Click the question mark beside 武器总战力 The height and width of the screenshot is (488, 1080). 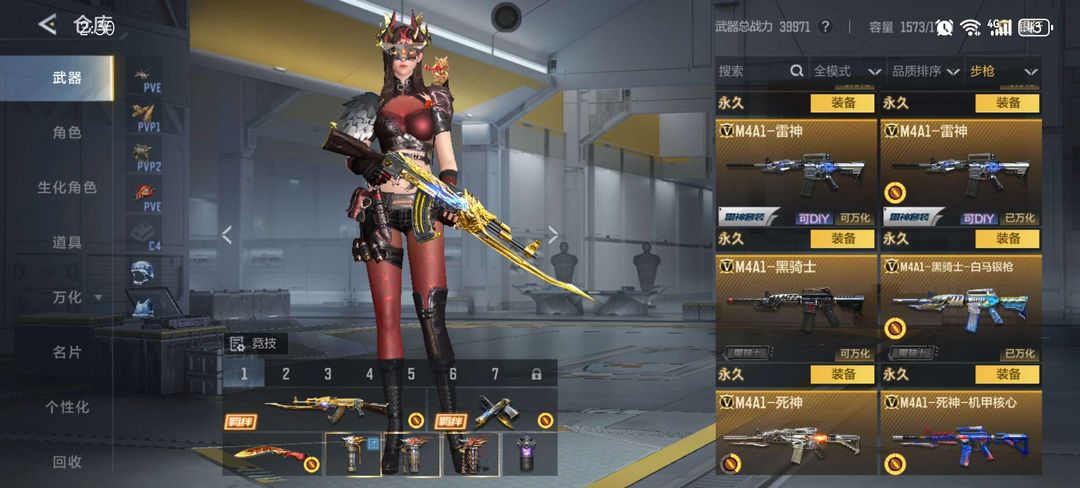click(x=825, y=27)
